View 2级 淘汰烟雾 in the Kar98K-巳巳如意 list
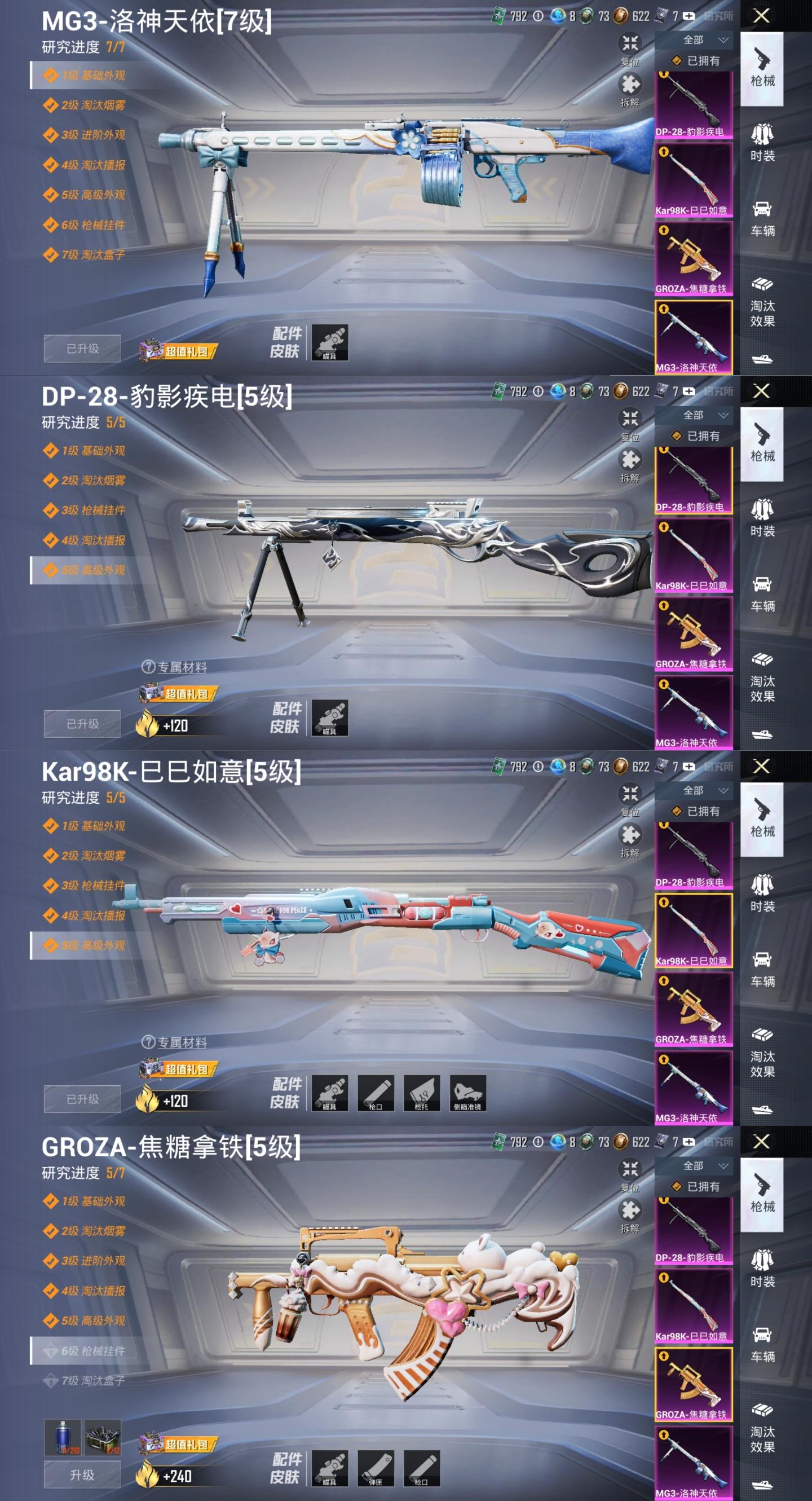812x1501 pixels. point(92,856)
